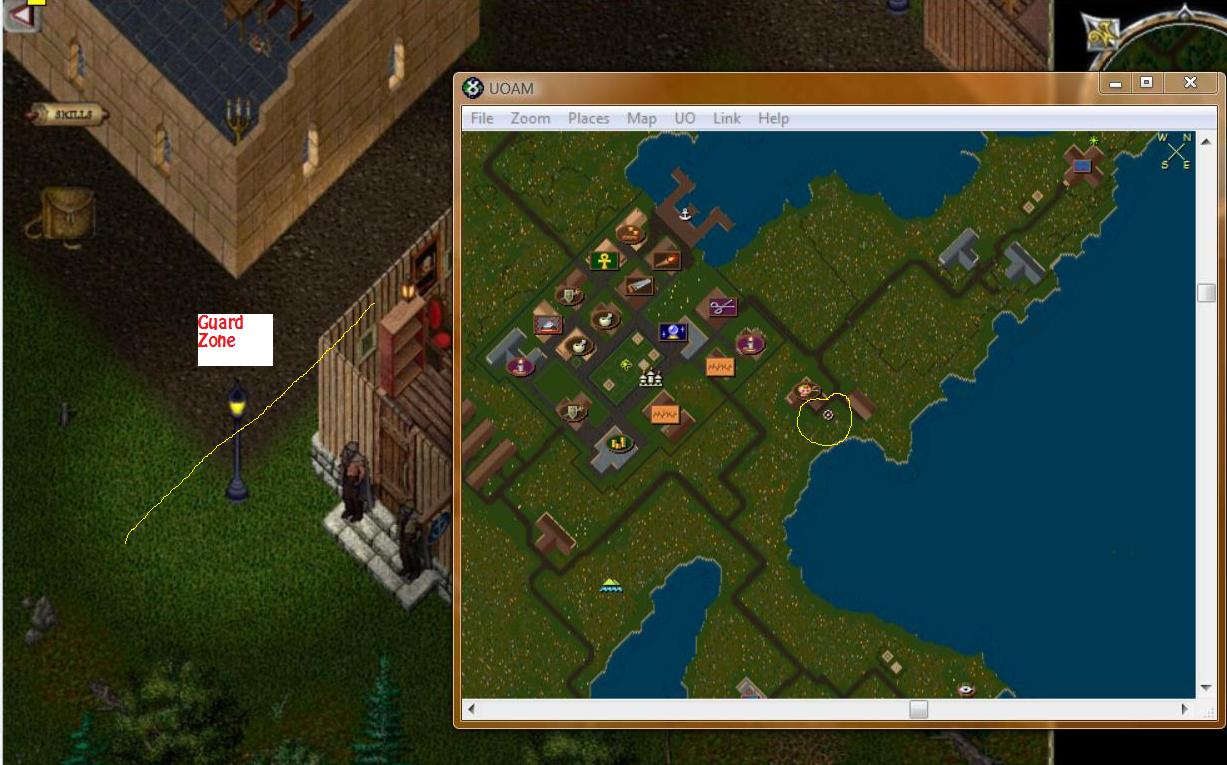This screenshot has width=1227, height=765.
Task: Open the Places menu in UOAM
Action: 588,118
